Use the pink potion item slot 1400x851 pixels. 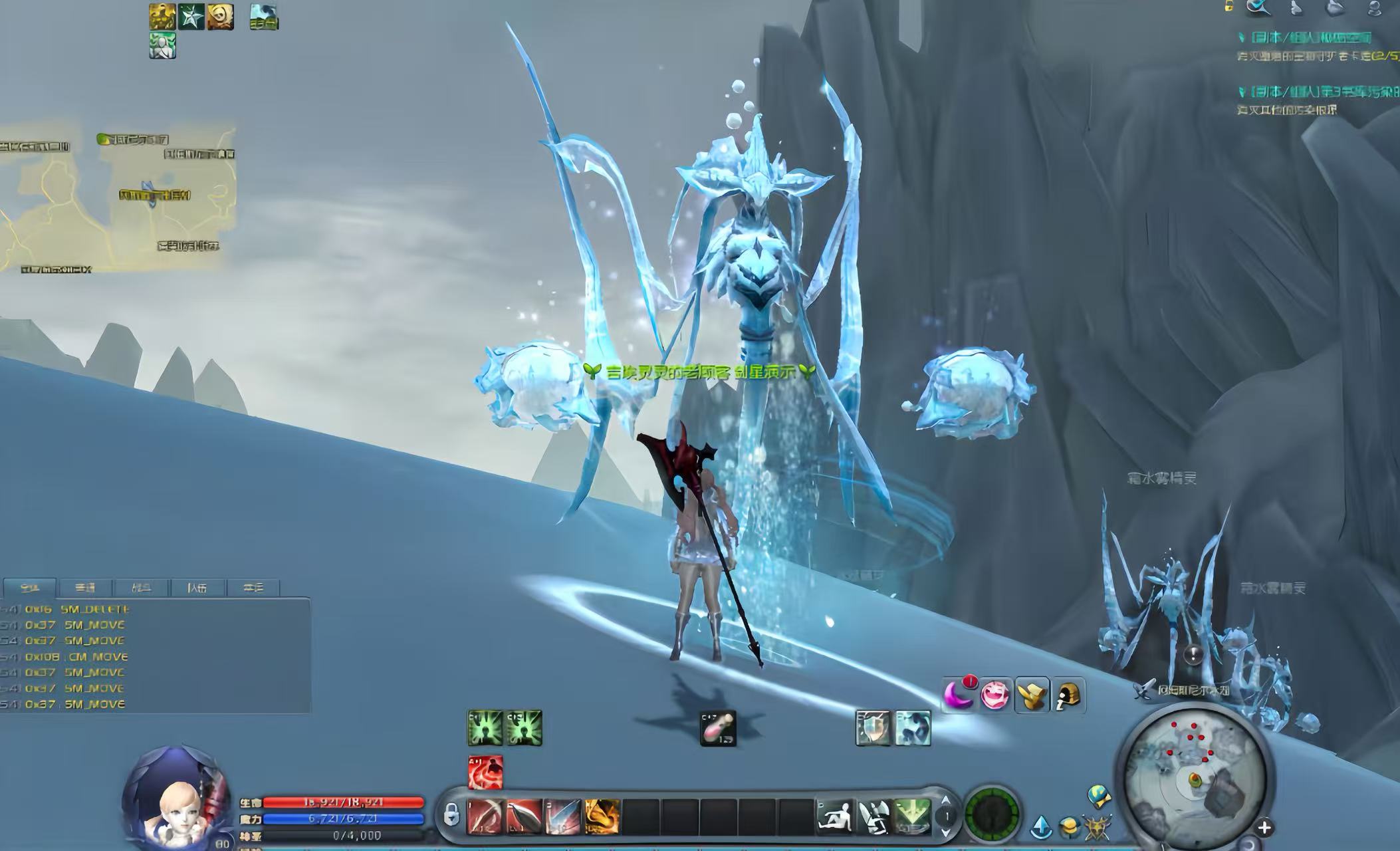(x=718, y=729)
